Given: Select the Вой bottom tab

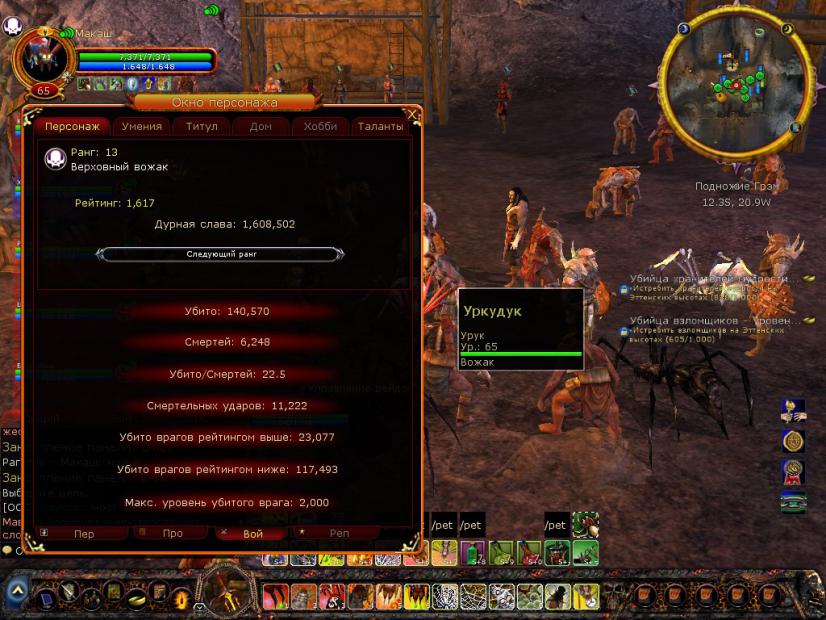Looking at the screenshot, I should tap(254, 534).
